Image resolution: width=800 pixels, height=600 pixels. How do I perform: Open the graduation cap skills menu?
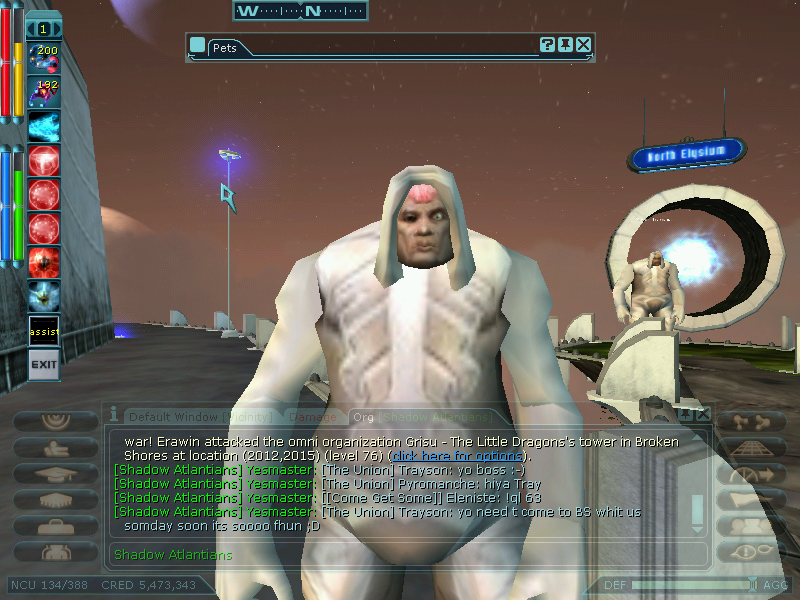click(54, 474)
